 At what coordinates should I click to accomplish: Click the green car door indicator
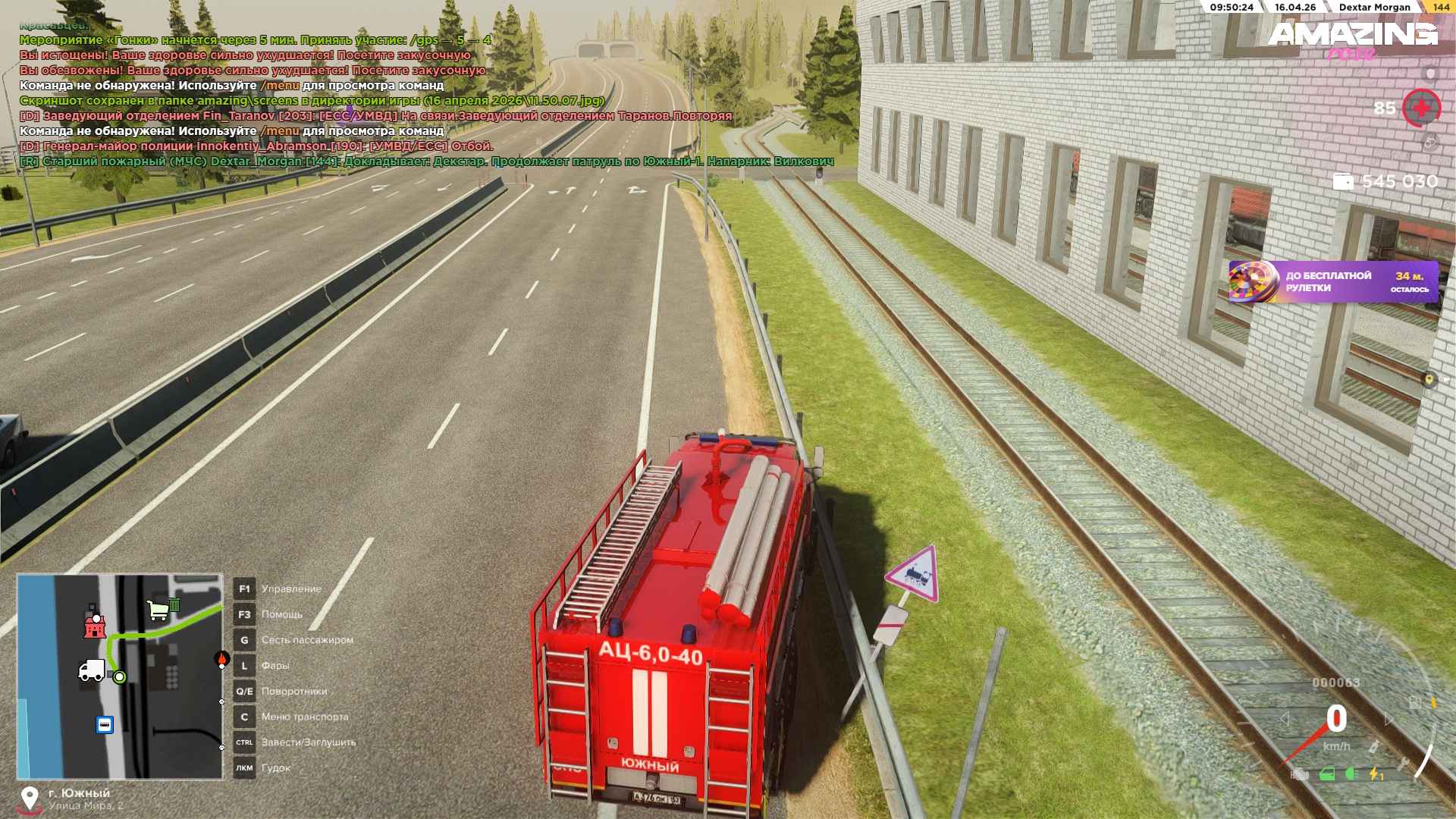coord(1327,774)
